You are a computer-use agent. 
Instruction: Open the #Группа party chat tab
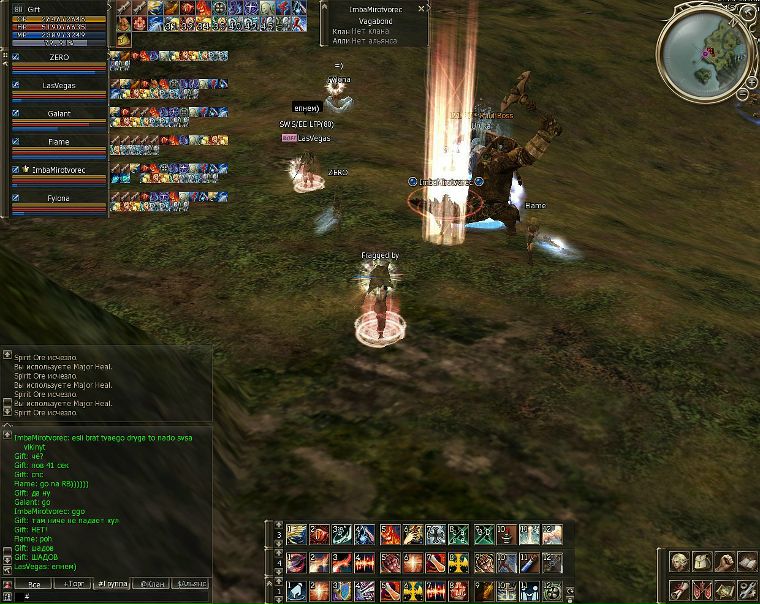112,583
